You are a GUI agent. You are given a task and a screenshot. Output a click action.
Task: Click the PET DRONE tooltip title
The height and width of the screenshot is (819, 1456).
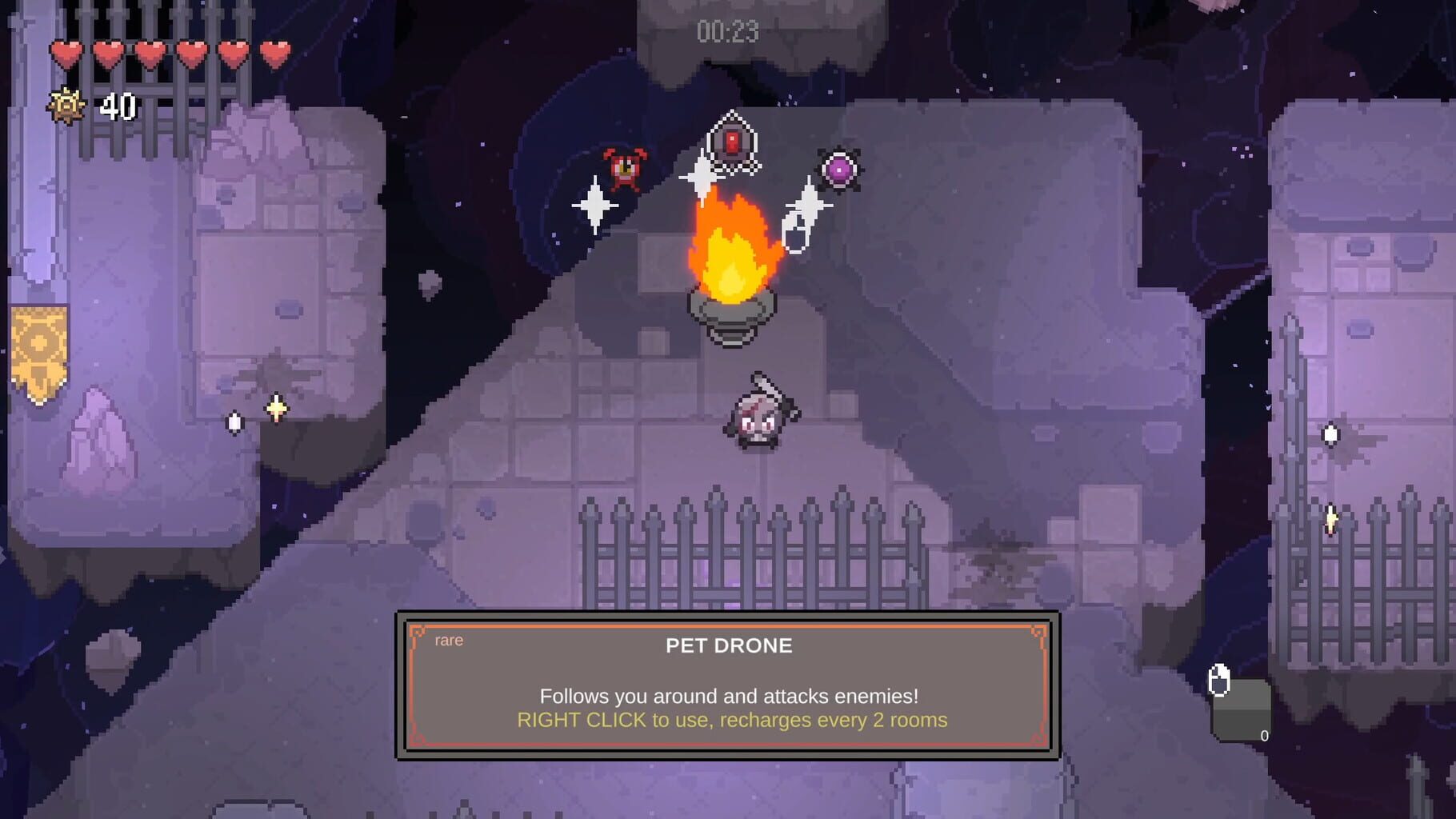coord(727,646)
